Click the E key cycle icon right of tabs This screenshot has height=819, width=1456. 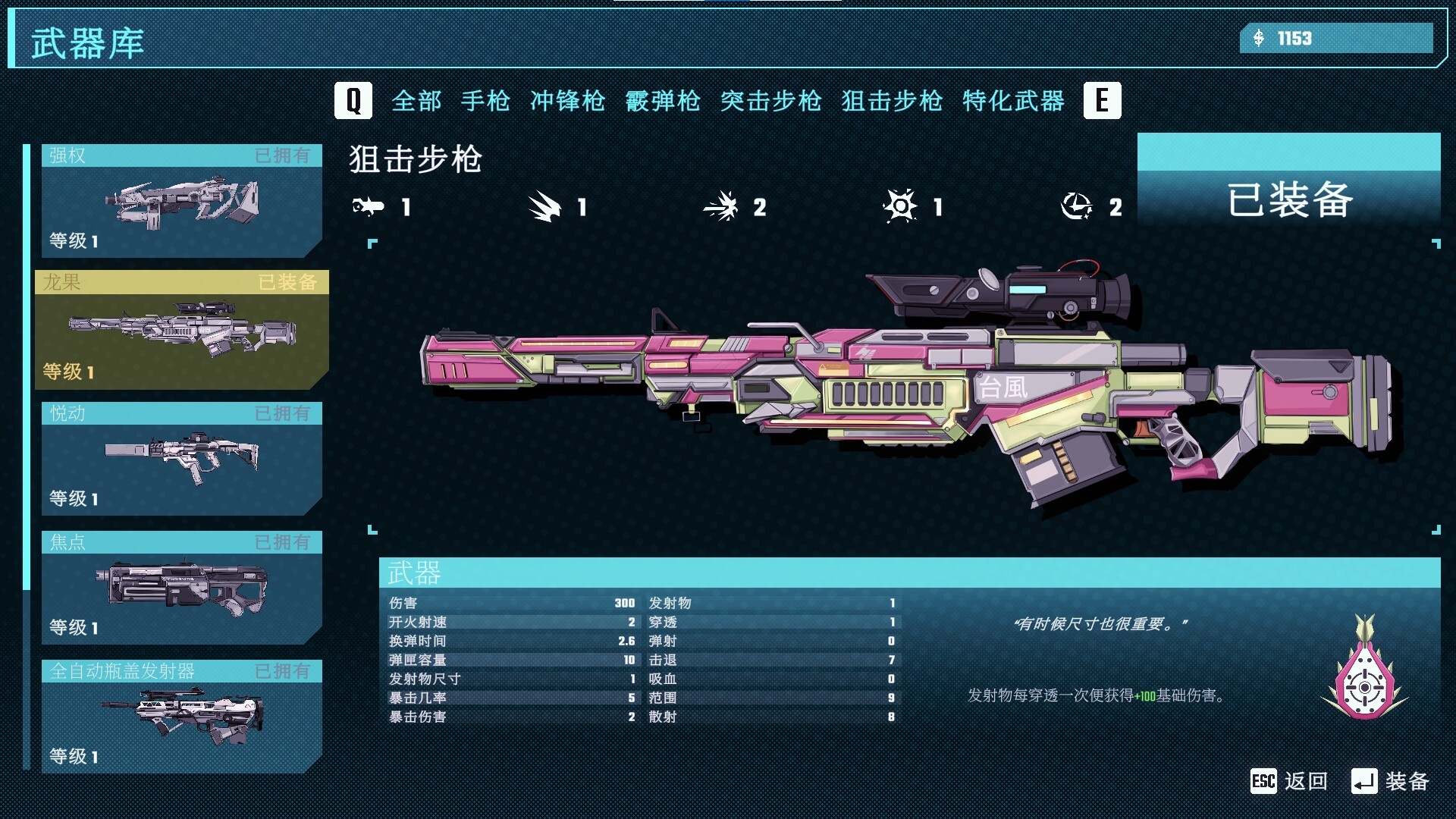coord(1103,99)
